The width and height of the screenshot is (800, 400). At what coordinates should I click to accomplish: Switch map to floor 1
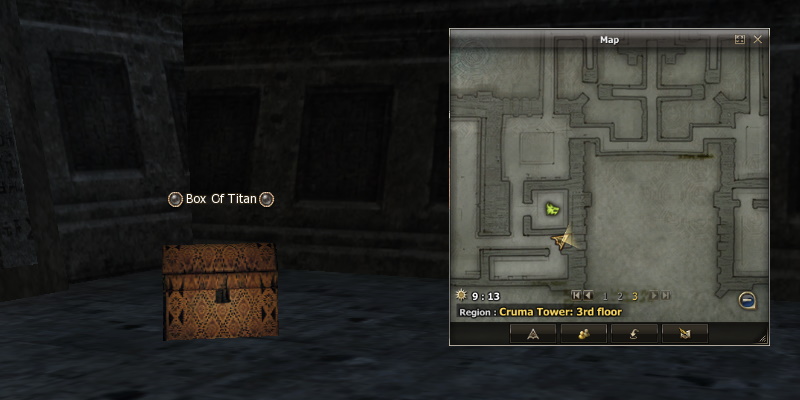coord(604,296)
